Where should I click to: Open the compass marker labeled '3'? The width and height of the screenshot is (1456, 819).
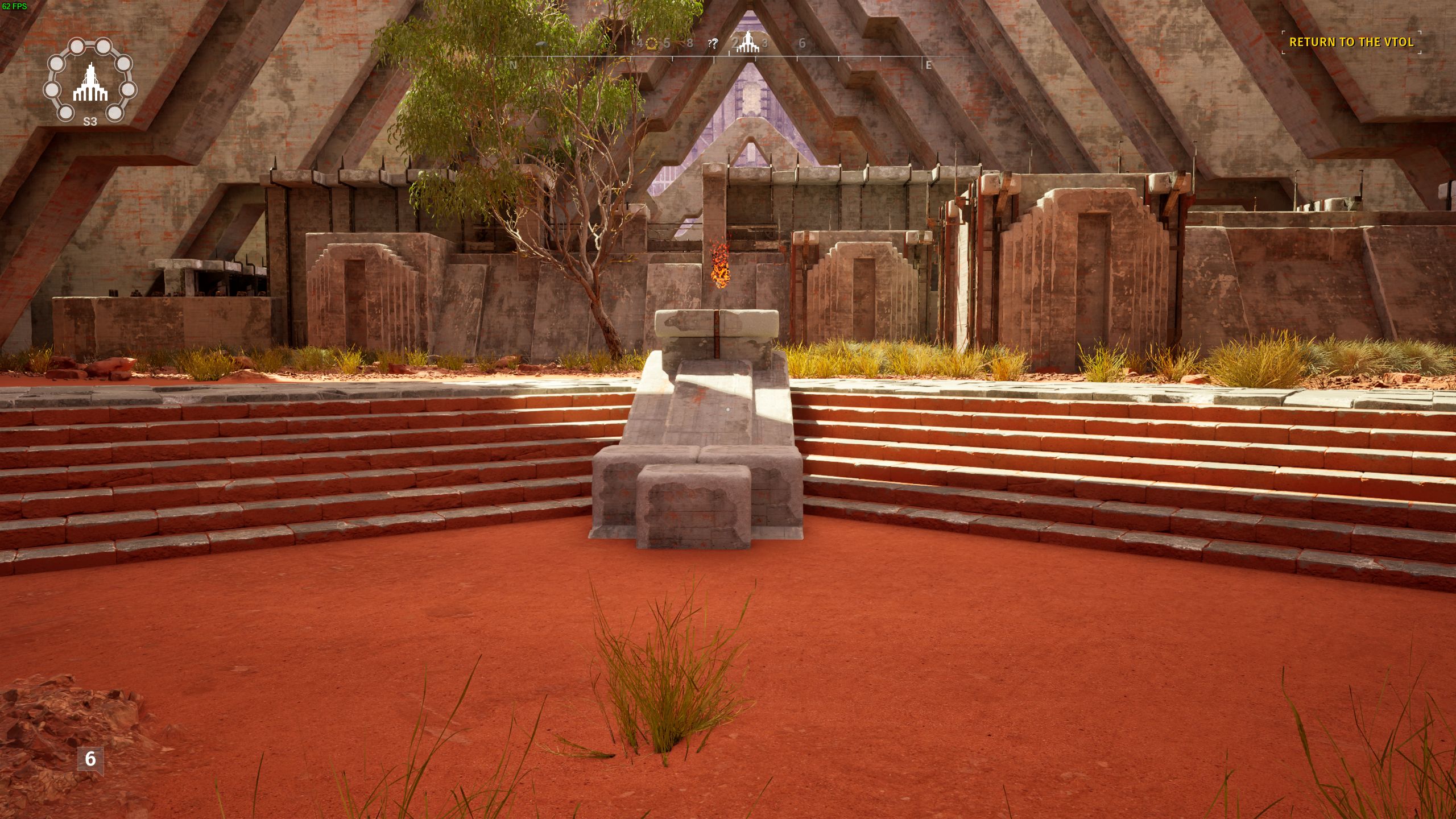765,43
